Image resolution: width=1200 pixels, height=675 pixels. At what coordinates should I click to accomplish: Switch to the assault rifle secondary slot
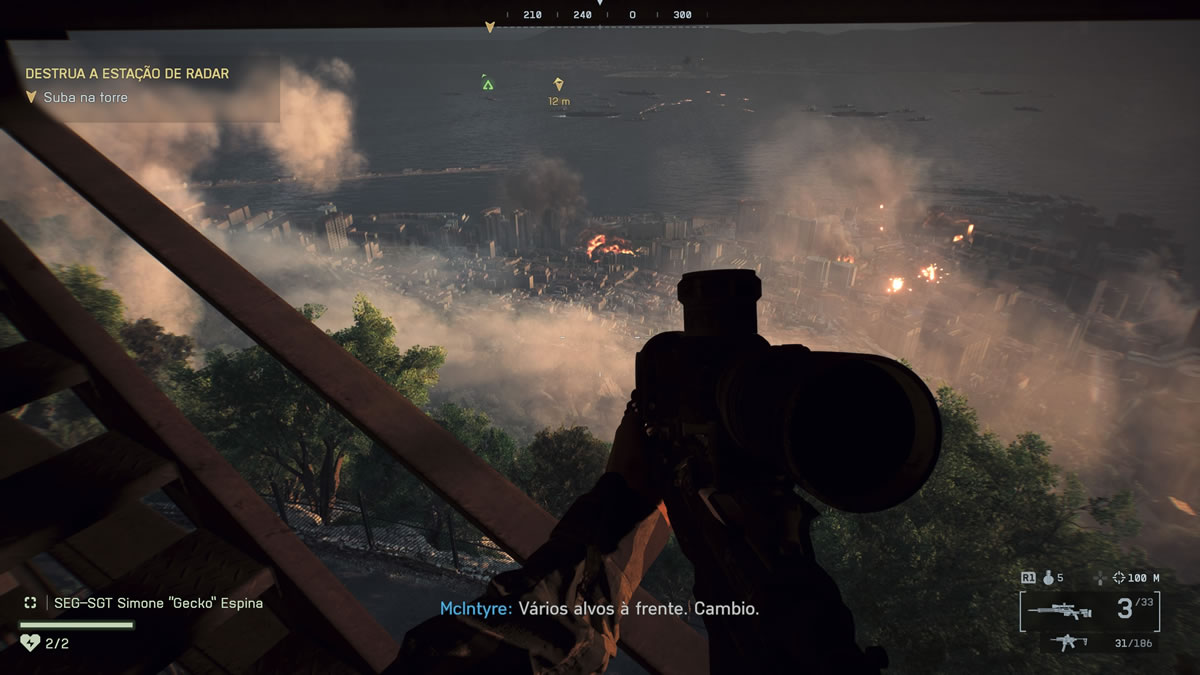pyautogui.click(x=1070, y=642)
